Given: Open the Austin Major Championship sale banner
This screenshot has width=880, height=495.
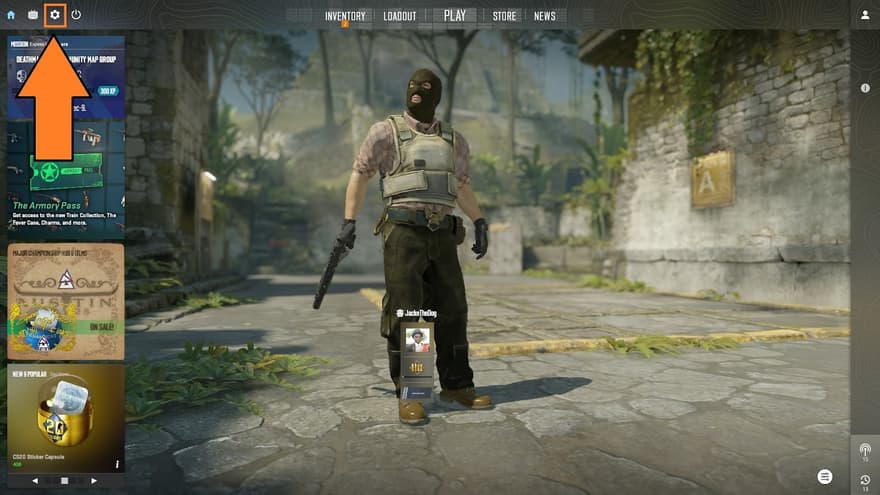Looking at the screenshot, I should (66, 301).
